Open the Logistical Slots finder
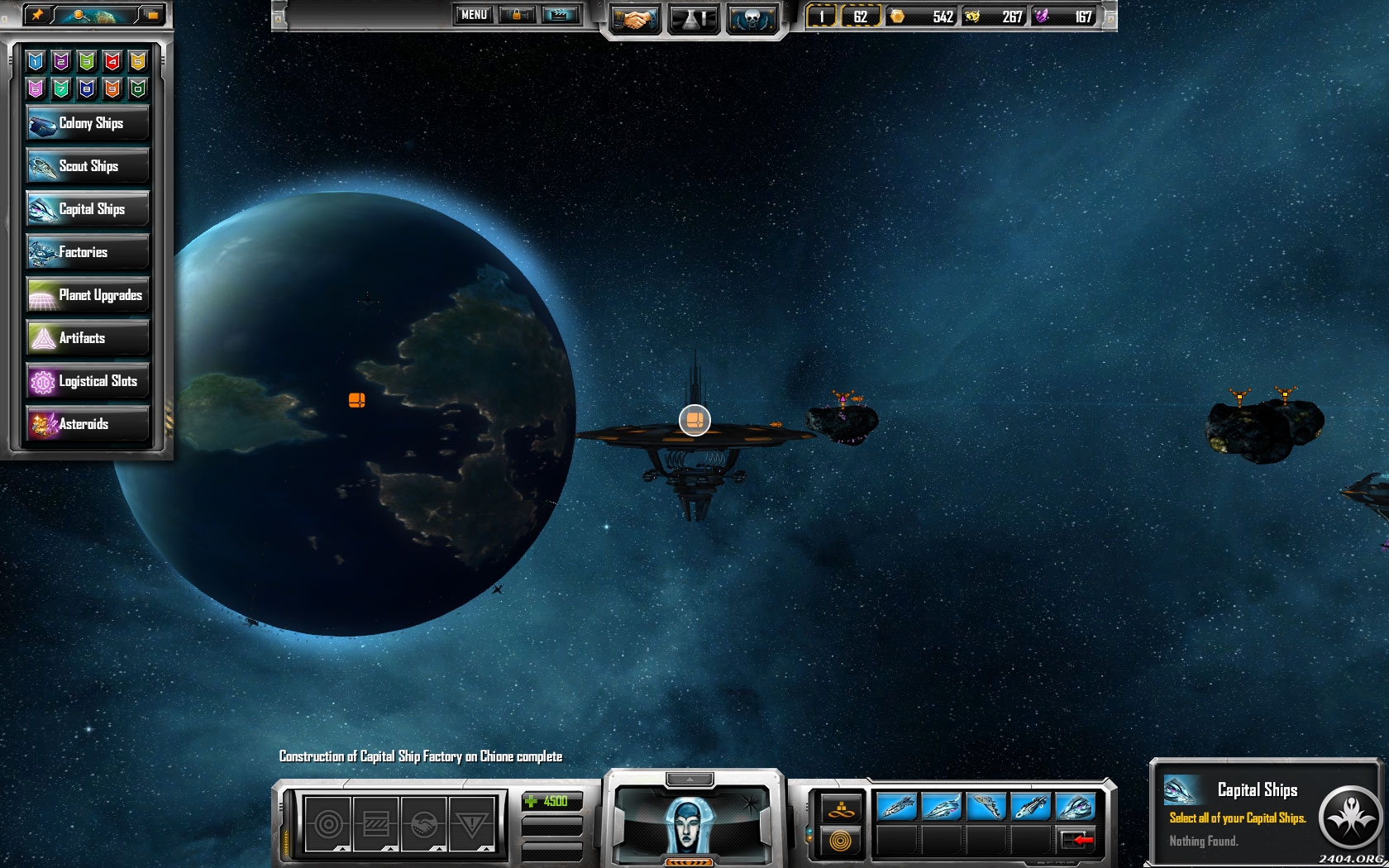This screenshot has height=868, width=1389. click(88, 381)
